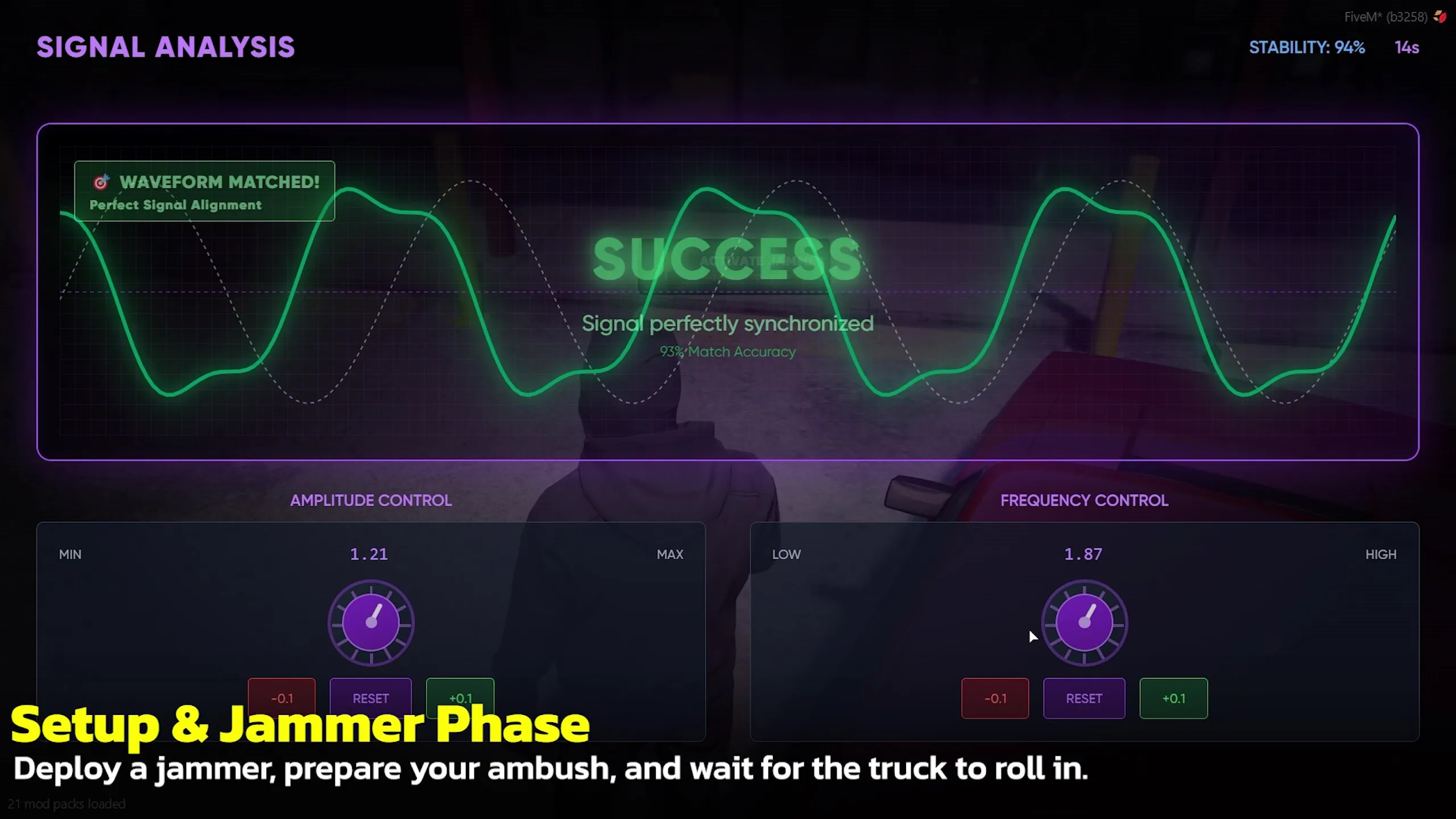Viewport: 1456px width, 819px height.
Task: Increase amplitude by 0.1
Action: [x=460, y=693]
